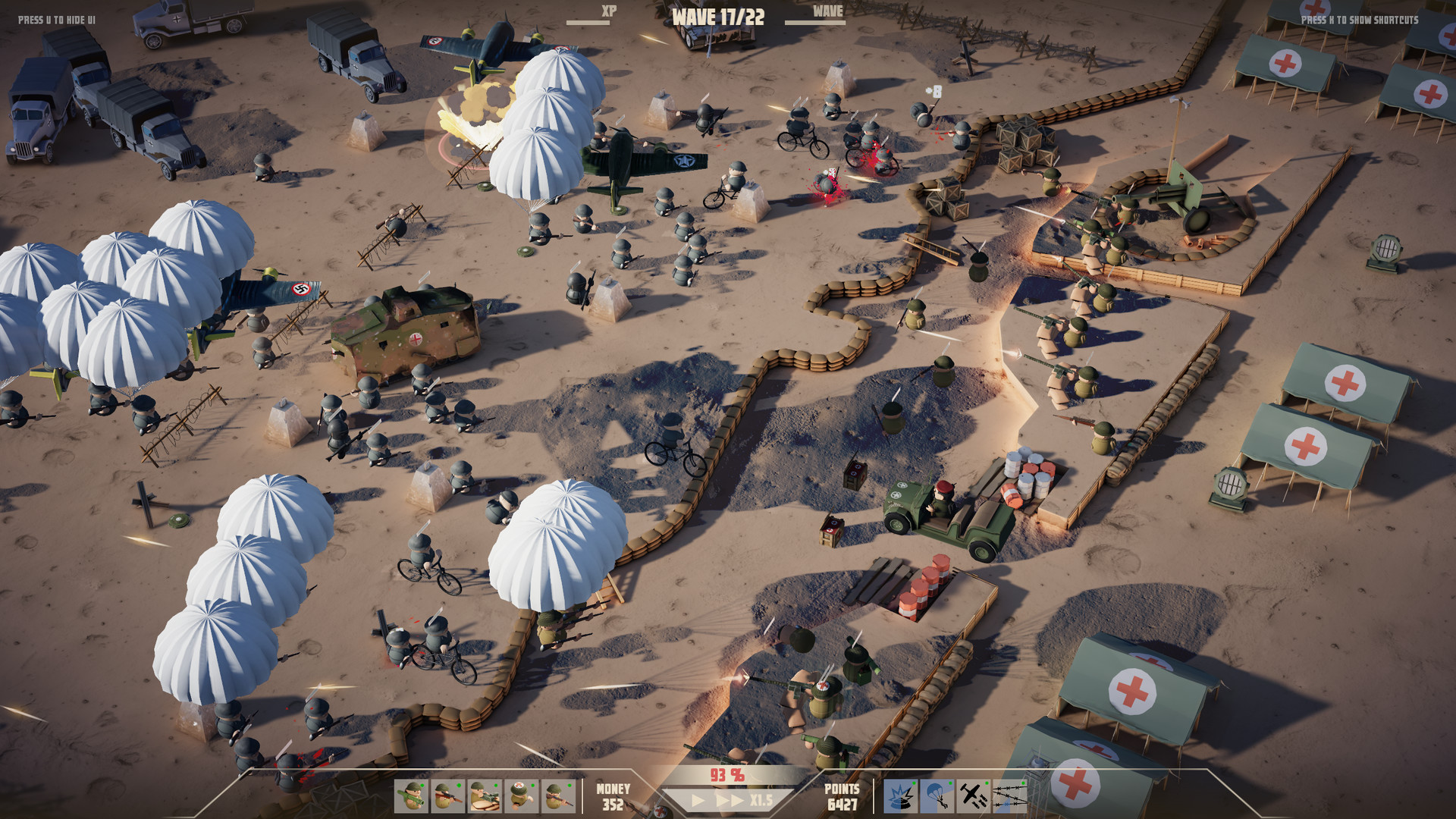
Task: Click the WAVE label at top
Action: [827, 11]
